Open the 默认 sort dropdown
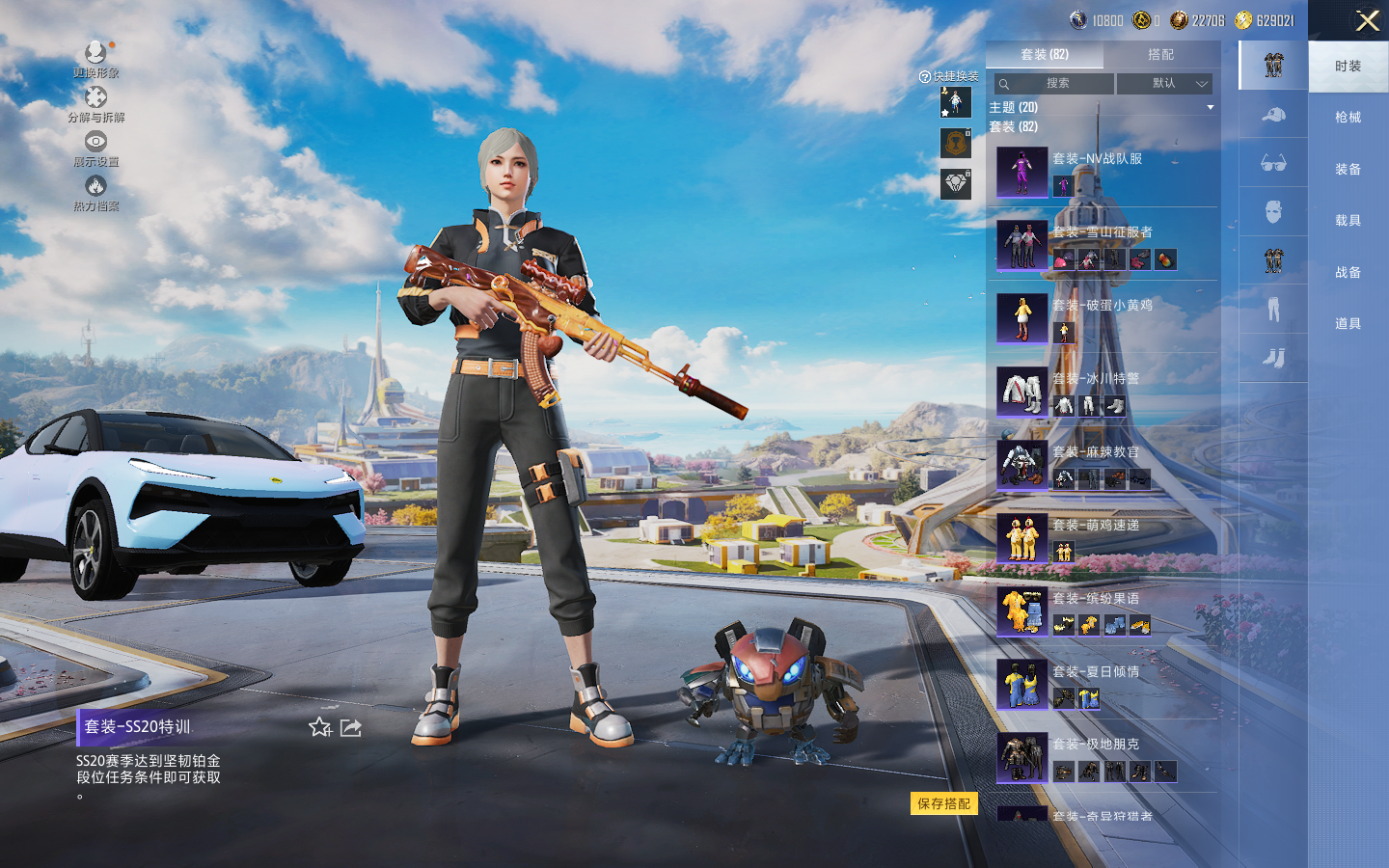The width and height of the screenshot is (1389, 868). pyautogui.click(x=1164, y=84)
